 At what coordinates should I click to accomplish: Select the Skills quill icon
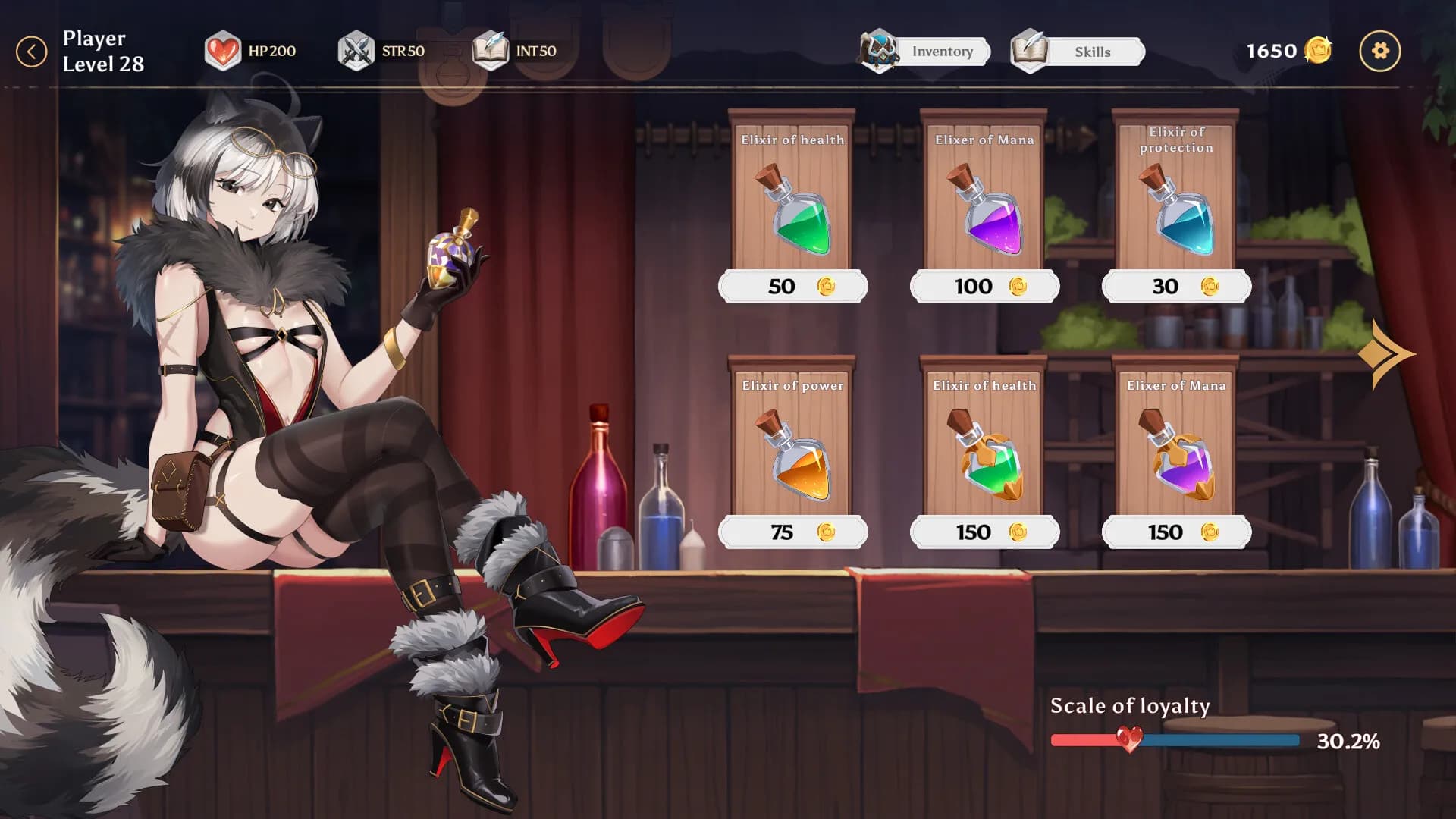pyautogui.click(x=1028, y=51)
